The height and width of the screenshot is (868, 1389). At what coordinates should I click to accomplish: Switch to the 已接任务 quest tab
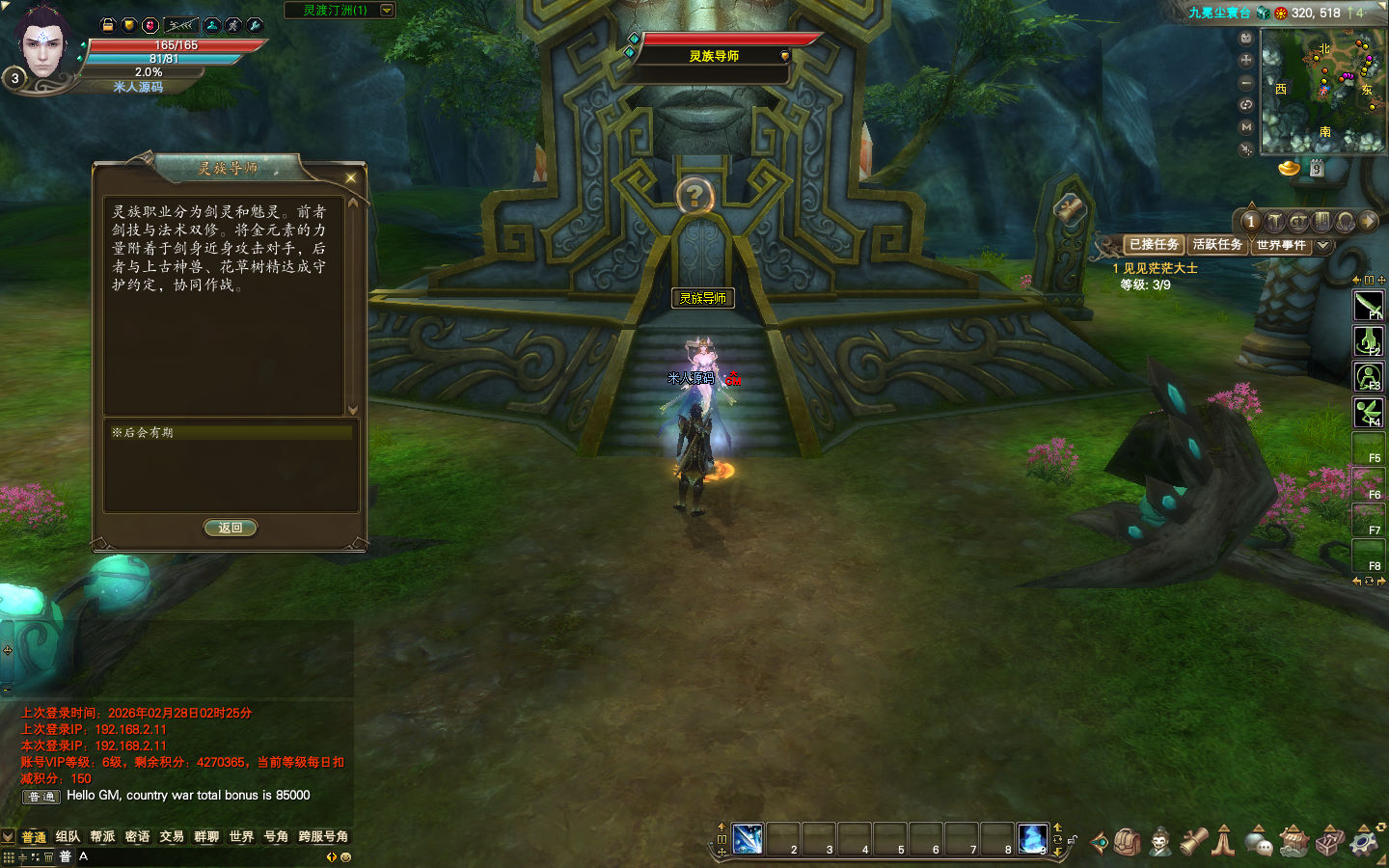tap(1154, 245)
